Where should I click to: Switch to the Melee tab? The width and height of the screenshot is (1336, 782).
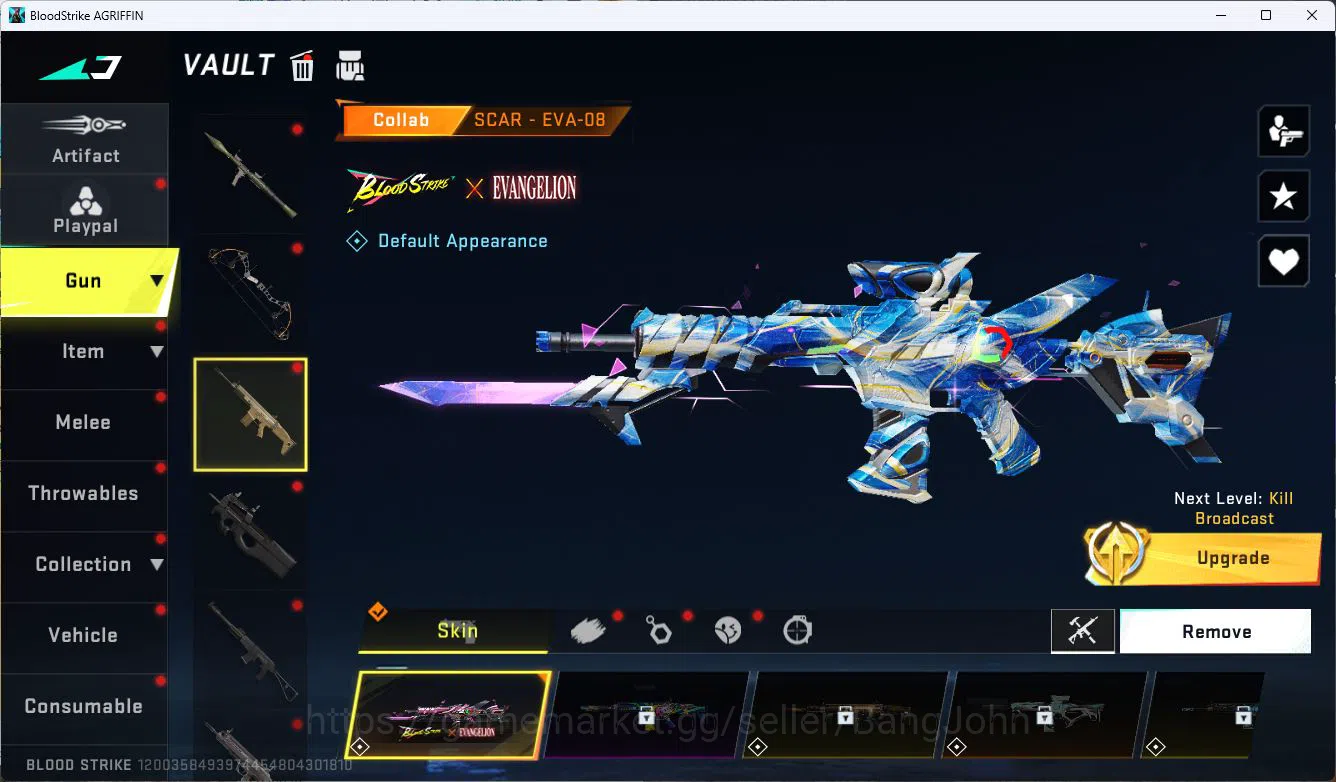pos(84,422)
